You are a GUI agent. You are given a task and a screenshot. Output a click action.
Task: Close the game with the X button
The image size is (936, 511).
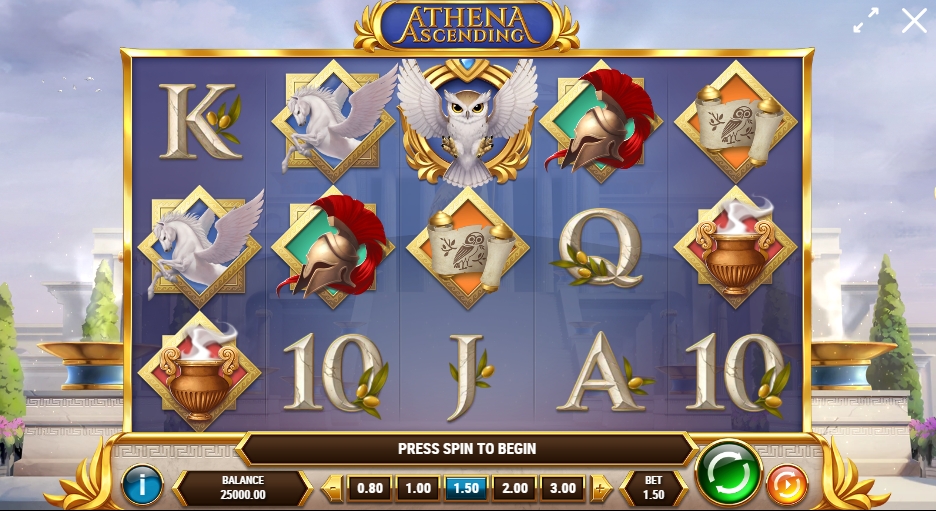point(914,20)
